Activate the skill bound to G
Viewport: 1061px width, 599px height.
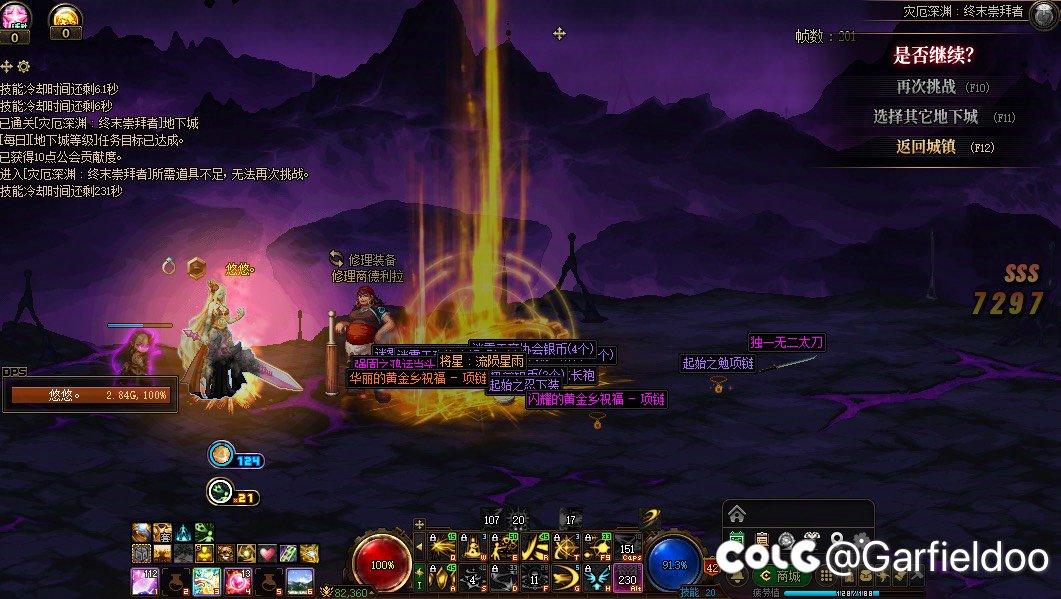click(x=567, y=577)
